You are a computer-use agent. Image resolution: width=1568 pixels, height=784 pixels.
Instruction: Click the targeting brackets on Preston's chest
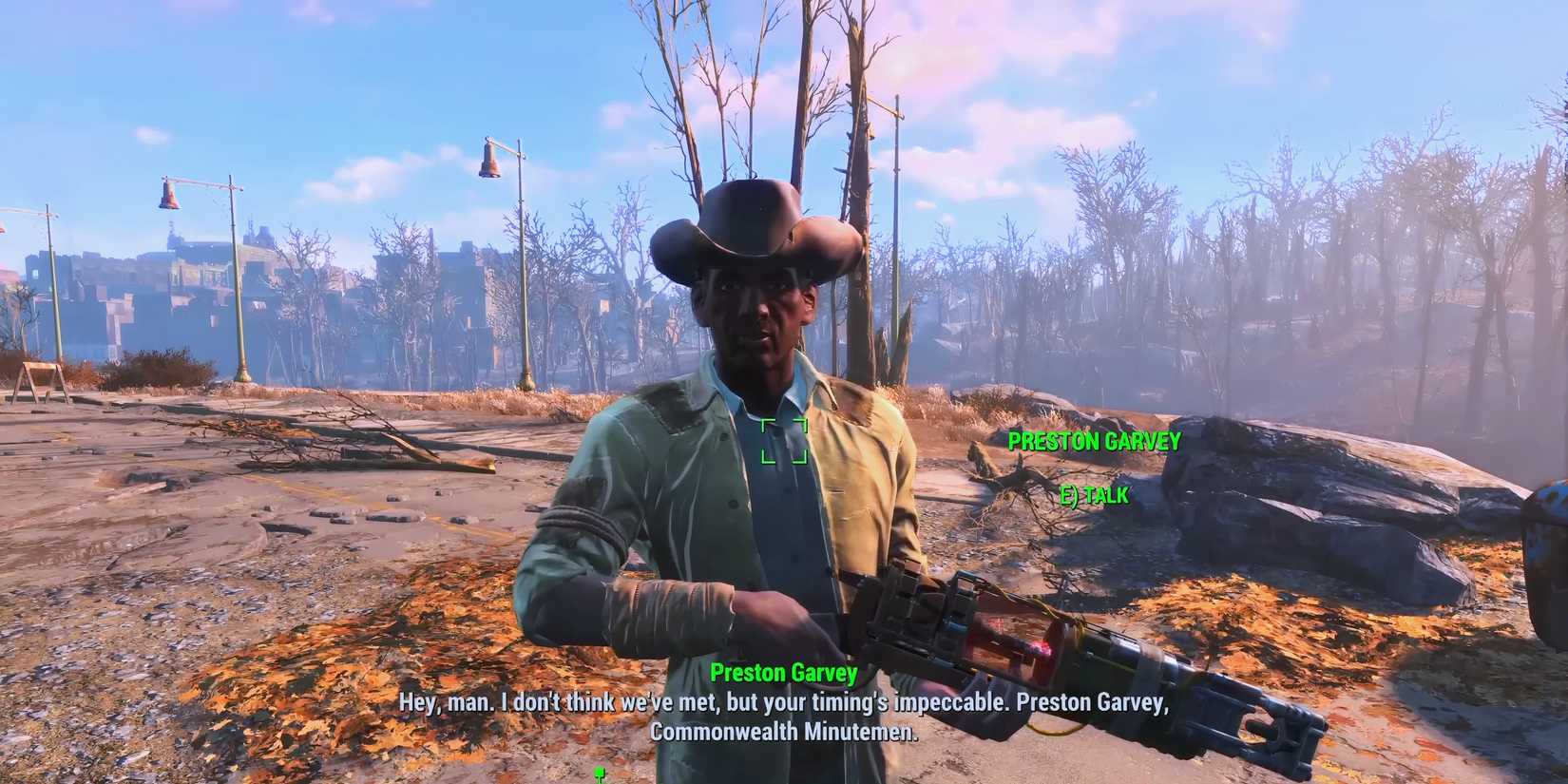pyautogui.click(x=783, y=440)
